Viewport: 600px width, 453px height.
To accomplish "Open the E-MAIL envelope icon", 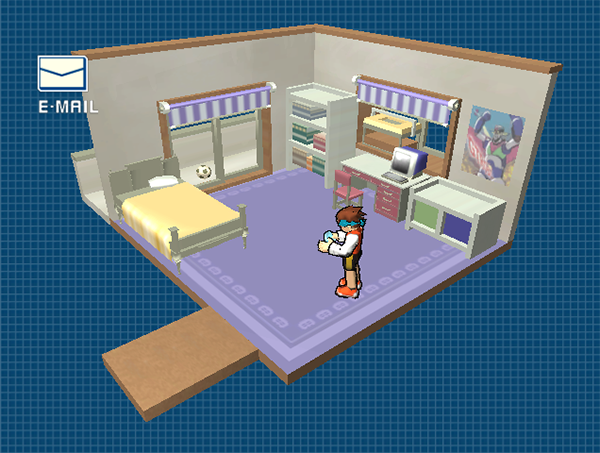I will [62, 73].
